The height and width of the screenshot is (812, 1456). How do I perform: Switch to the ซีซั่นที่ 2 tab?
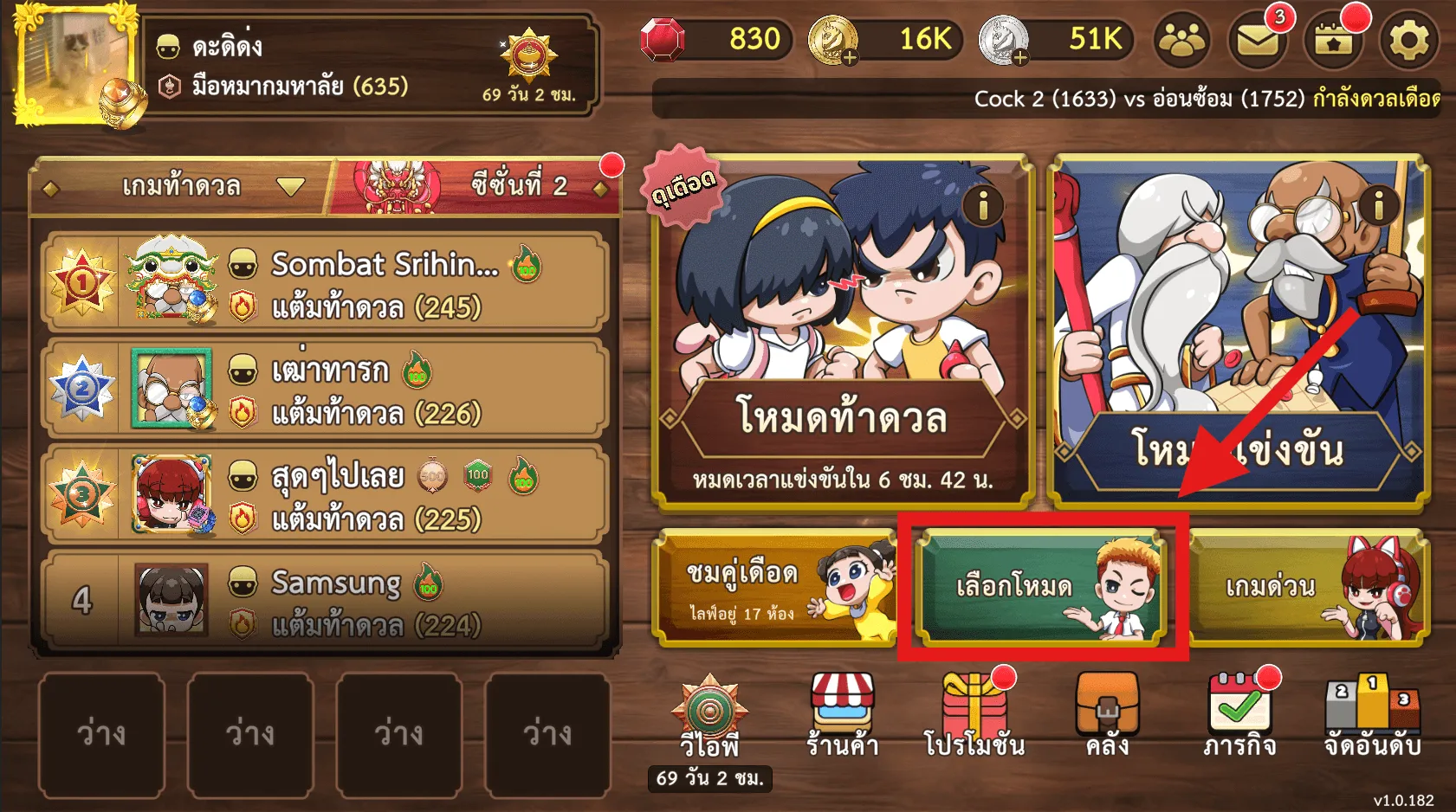click(518, 185)
